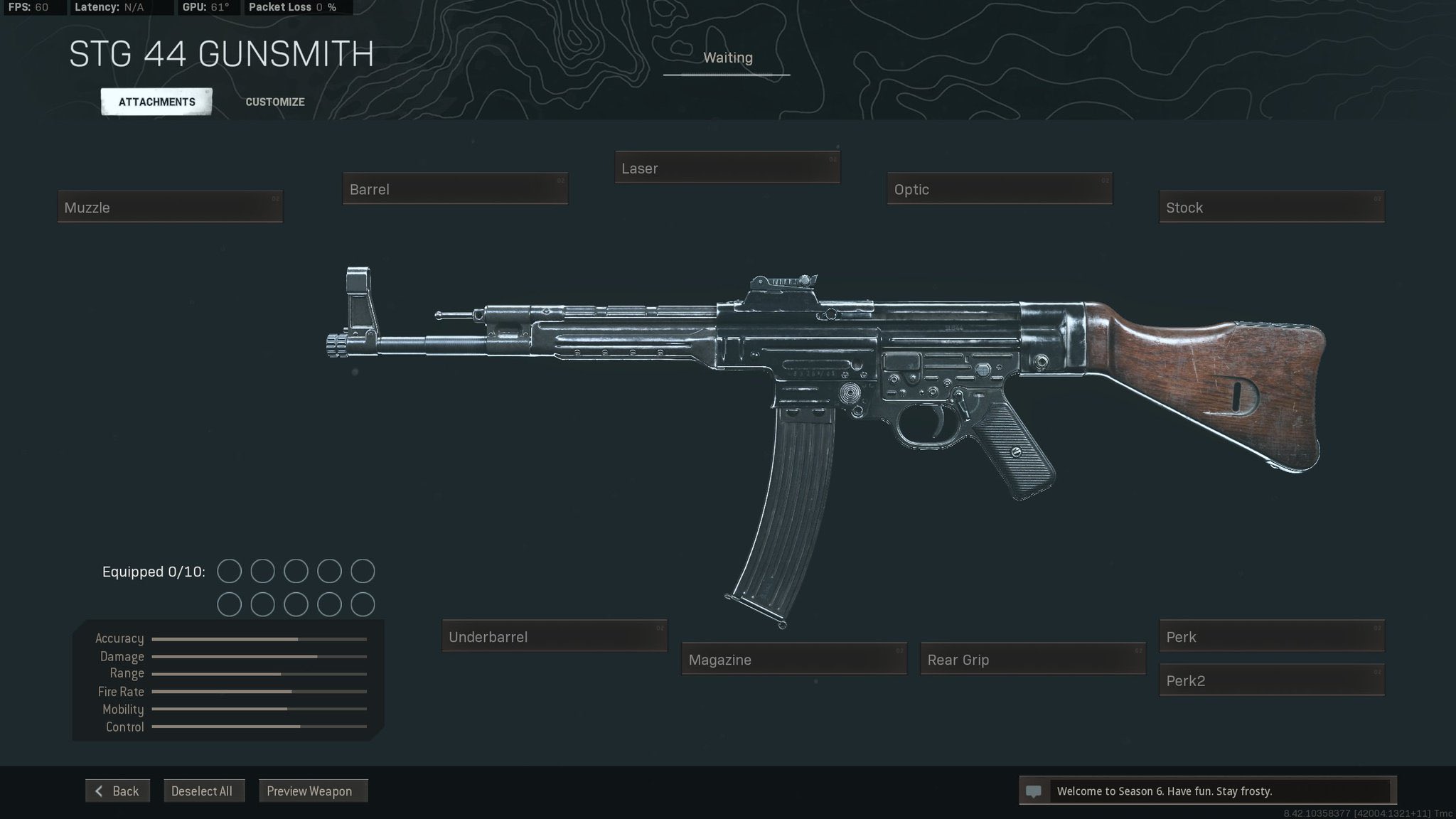Click the first equipped attachment circle
The image size is (1456, 819).
pyautogui.click(x=229, y=571)
